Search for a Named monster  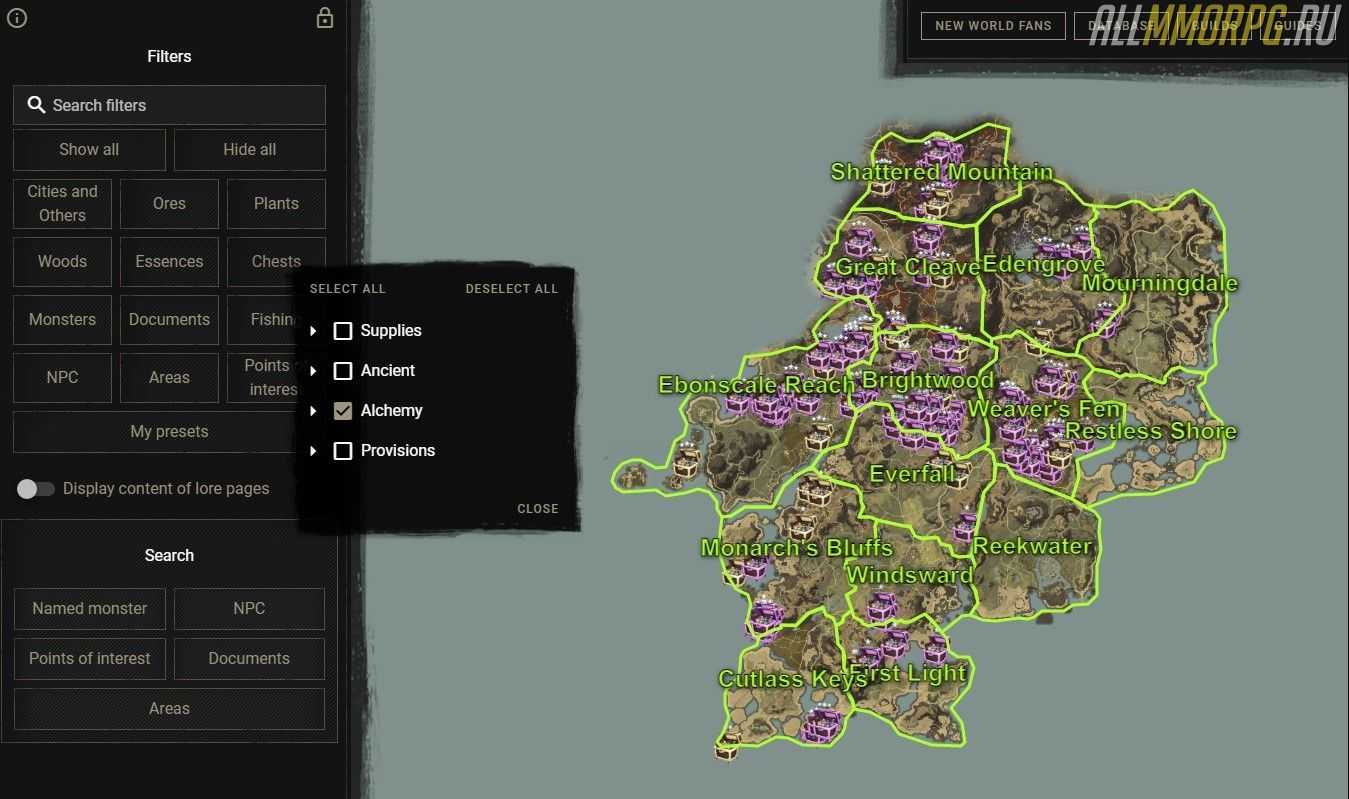pos(89,608)
